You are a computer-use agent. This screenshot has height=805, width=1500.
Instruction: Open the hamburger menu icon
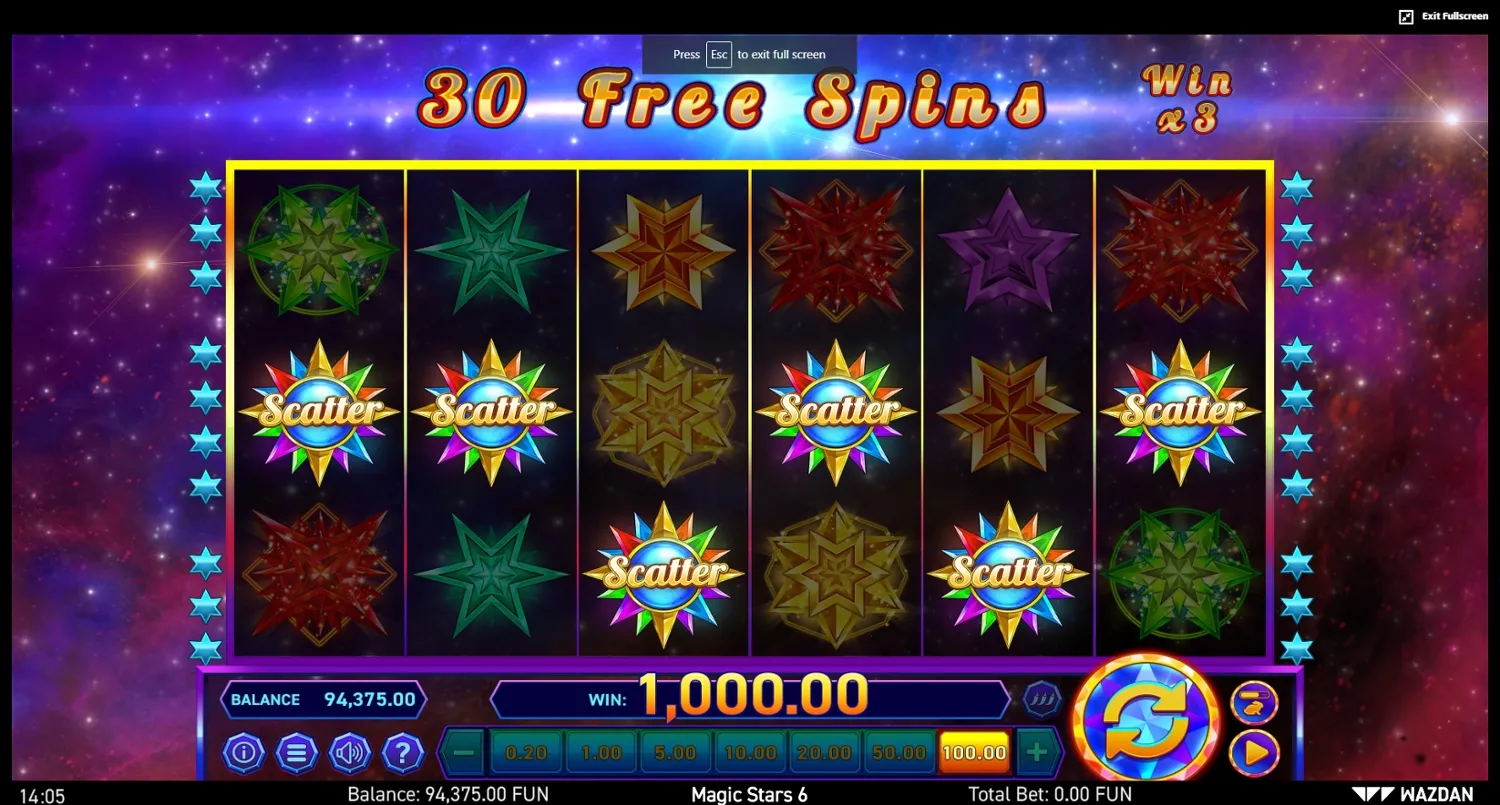(297, 755)
